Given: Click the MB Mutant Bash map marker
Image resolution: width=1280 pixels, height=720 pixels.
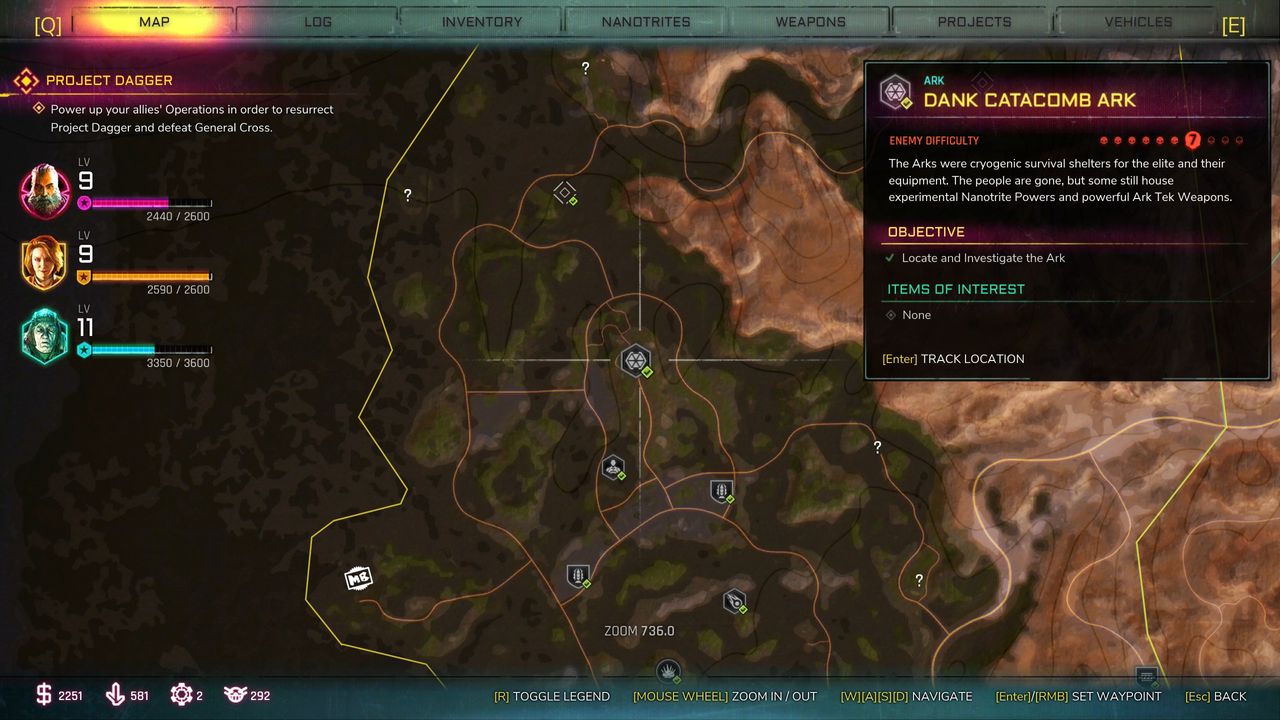Looking at the screenshot, I should [358, 578].
